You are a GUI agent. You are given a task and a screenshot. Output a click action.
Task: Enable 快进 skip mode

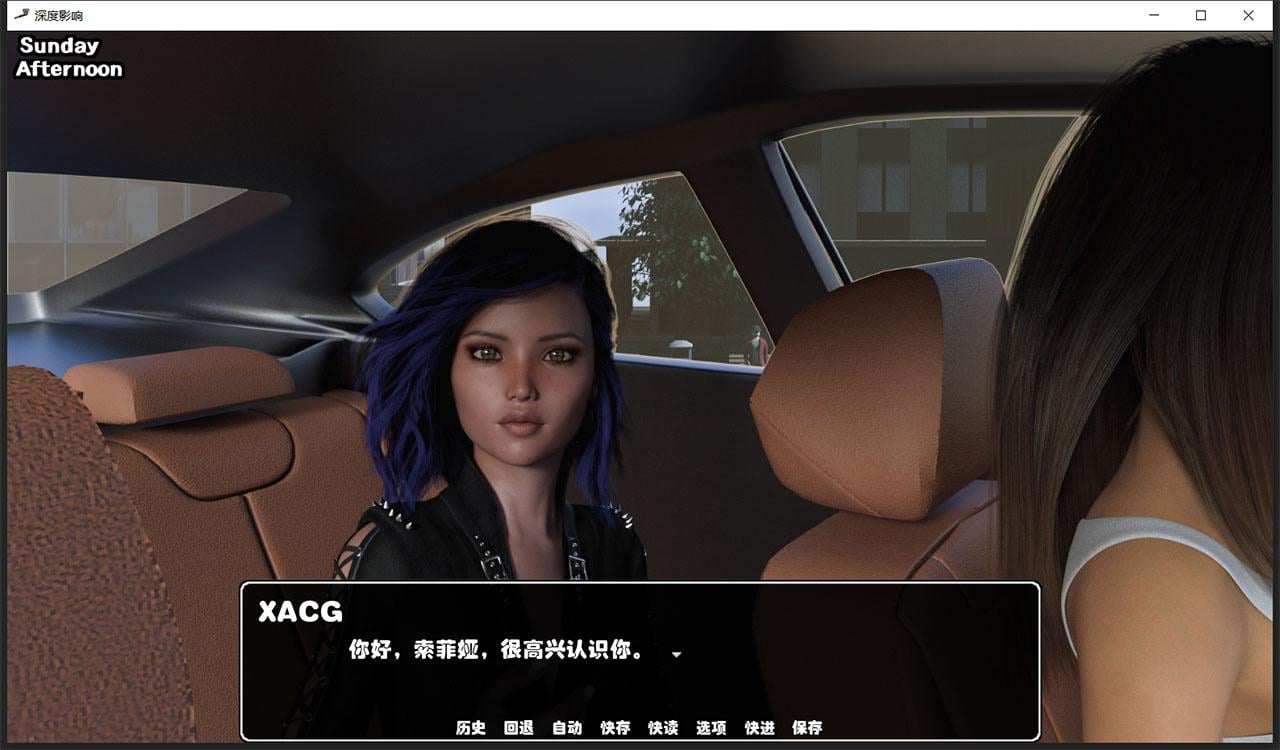(762, 728)
